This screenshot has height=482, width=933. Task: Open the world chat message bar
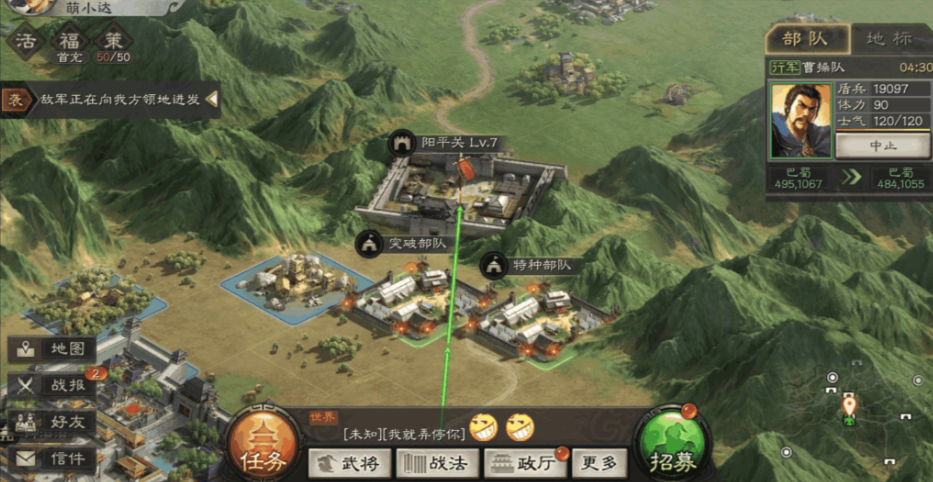400,434
